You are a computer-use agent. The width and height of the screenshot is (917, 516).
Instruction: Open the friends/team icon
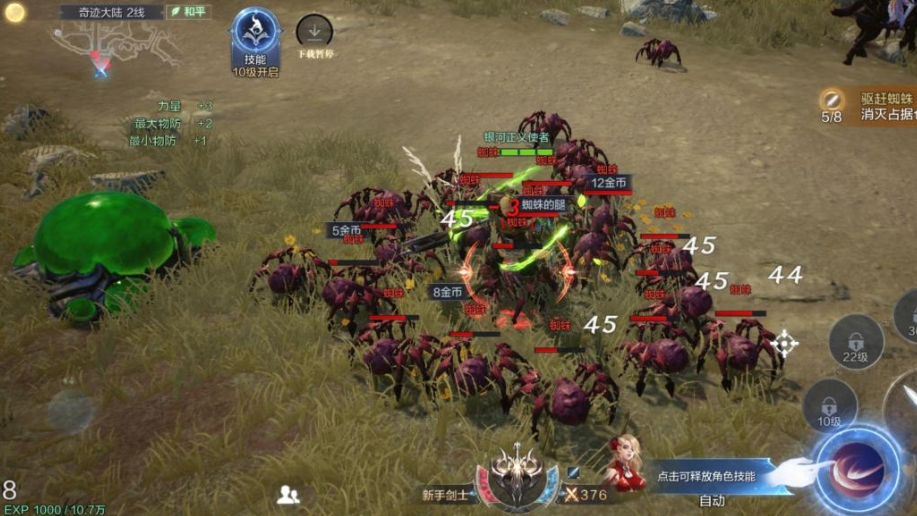[289, 493]
